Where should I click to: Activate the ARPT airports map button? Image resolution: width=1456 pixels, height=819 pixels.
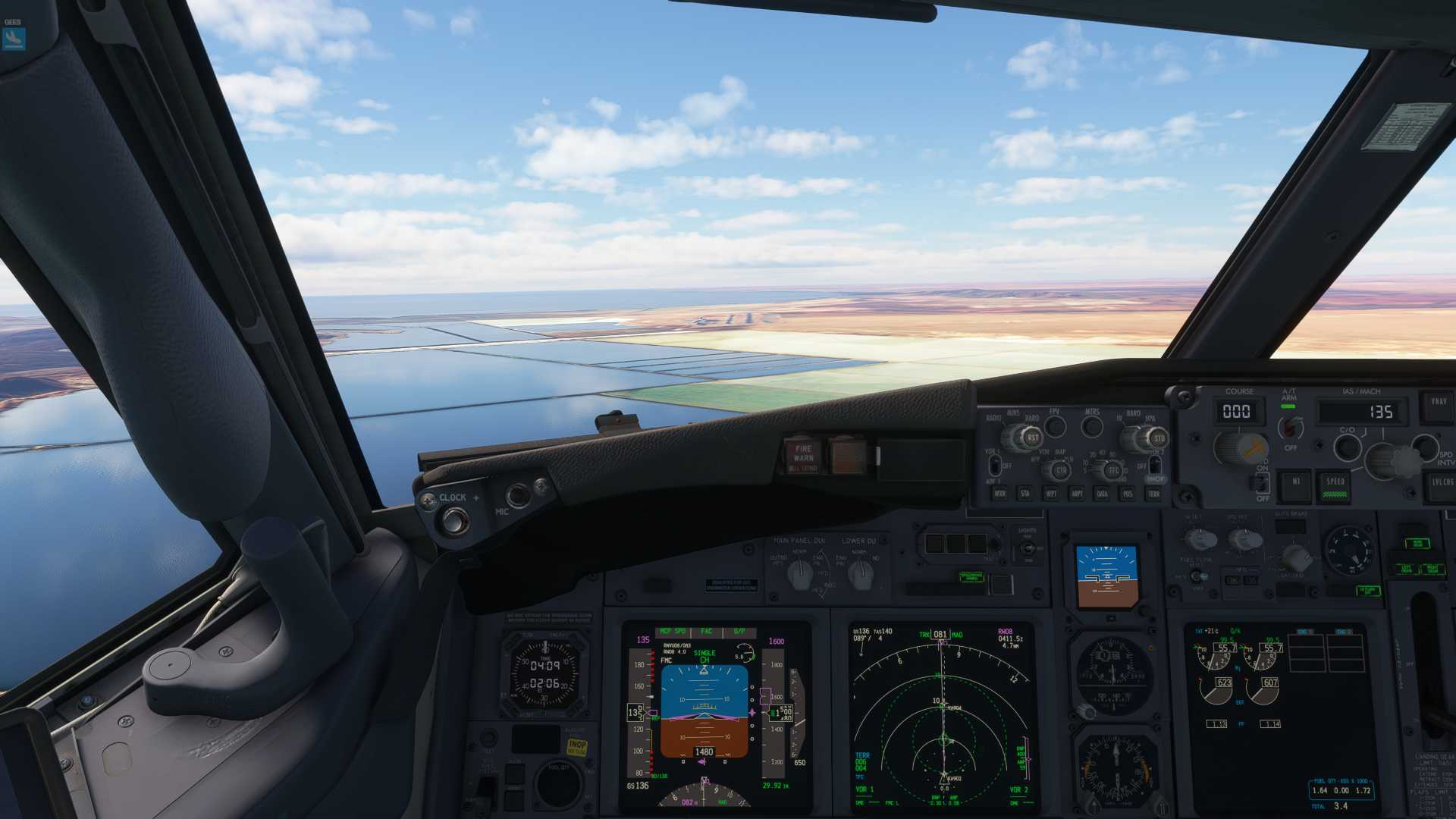(x=1077, y=494)
